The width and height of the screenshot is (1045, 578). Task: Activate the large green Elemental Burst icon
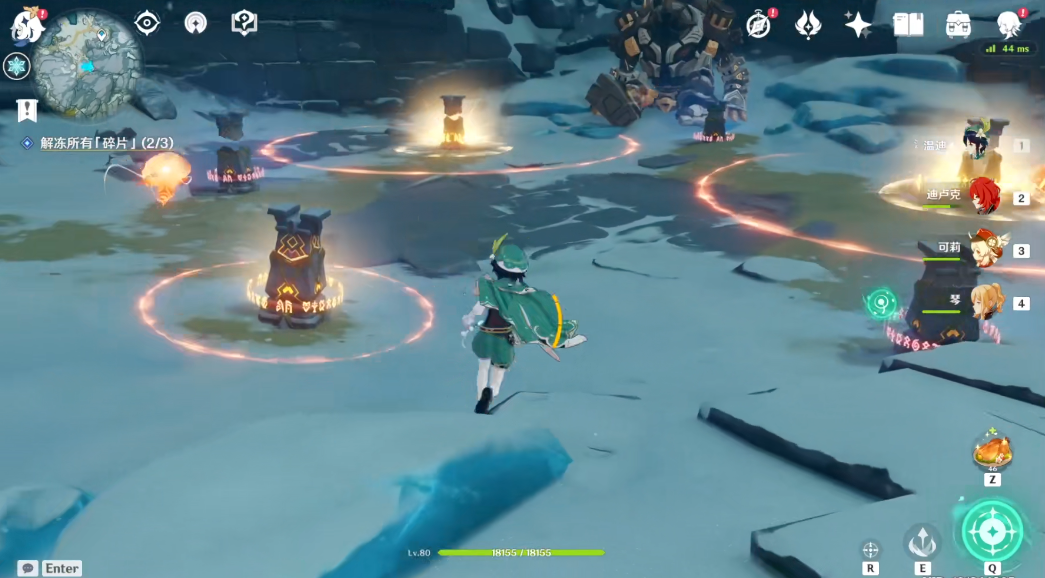(x=992, y=530)
